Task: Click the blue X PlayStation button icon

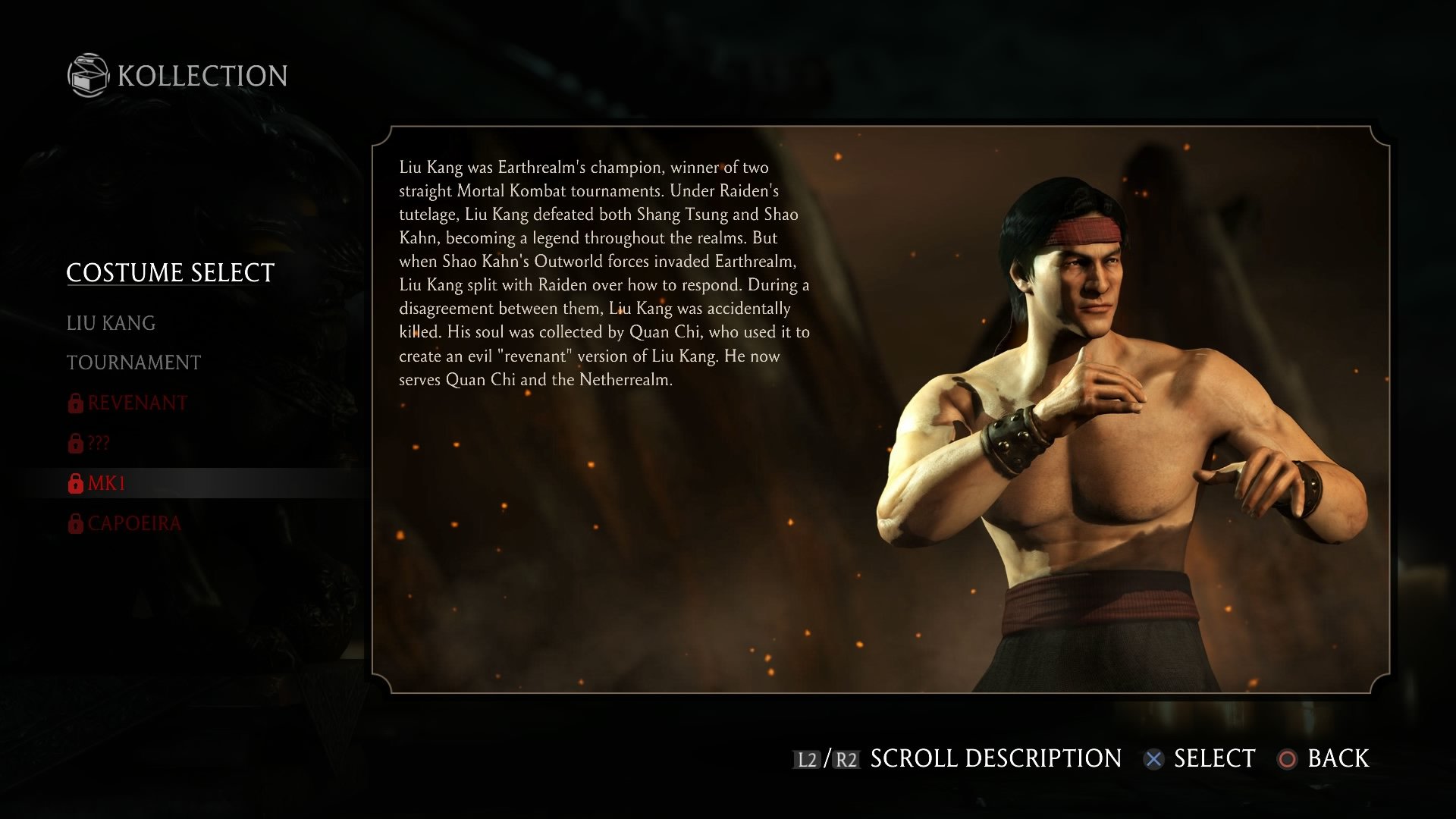Action: pyautogui.click(x=1154, y=758)
